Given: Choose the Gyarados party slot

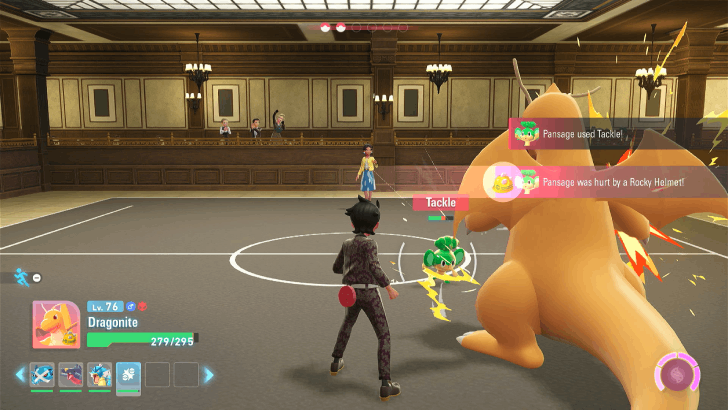Looking at the screenshot, I should (100, 375).
